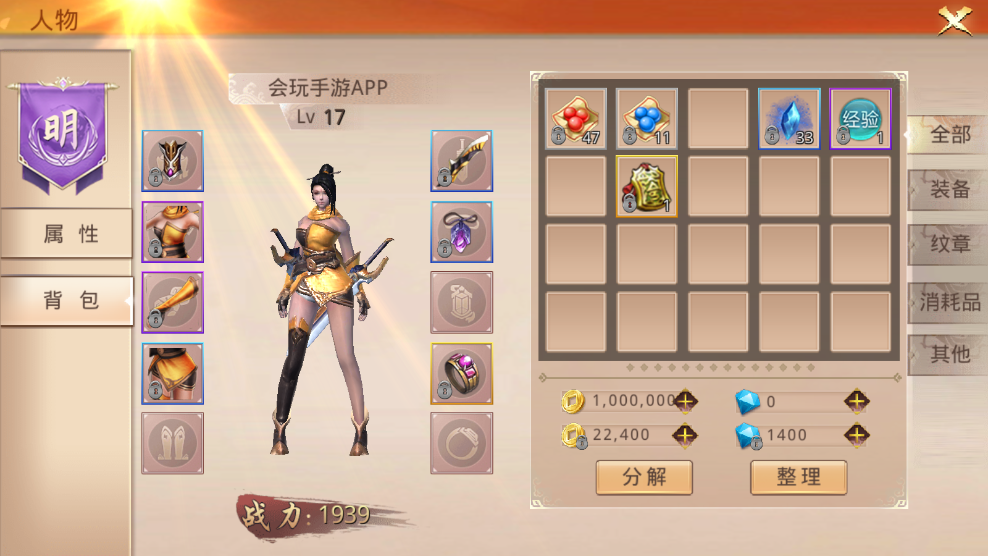Choose the blue crystal stack of 33

coord(789,119)
